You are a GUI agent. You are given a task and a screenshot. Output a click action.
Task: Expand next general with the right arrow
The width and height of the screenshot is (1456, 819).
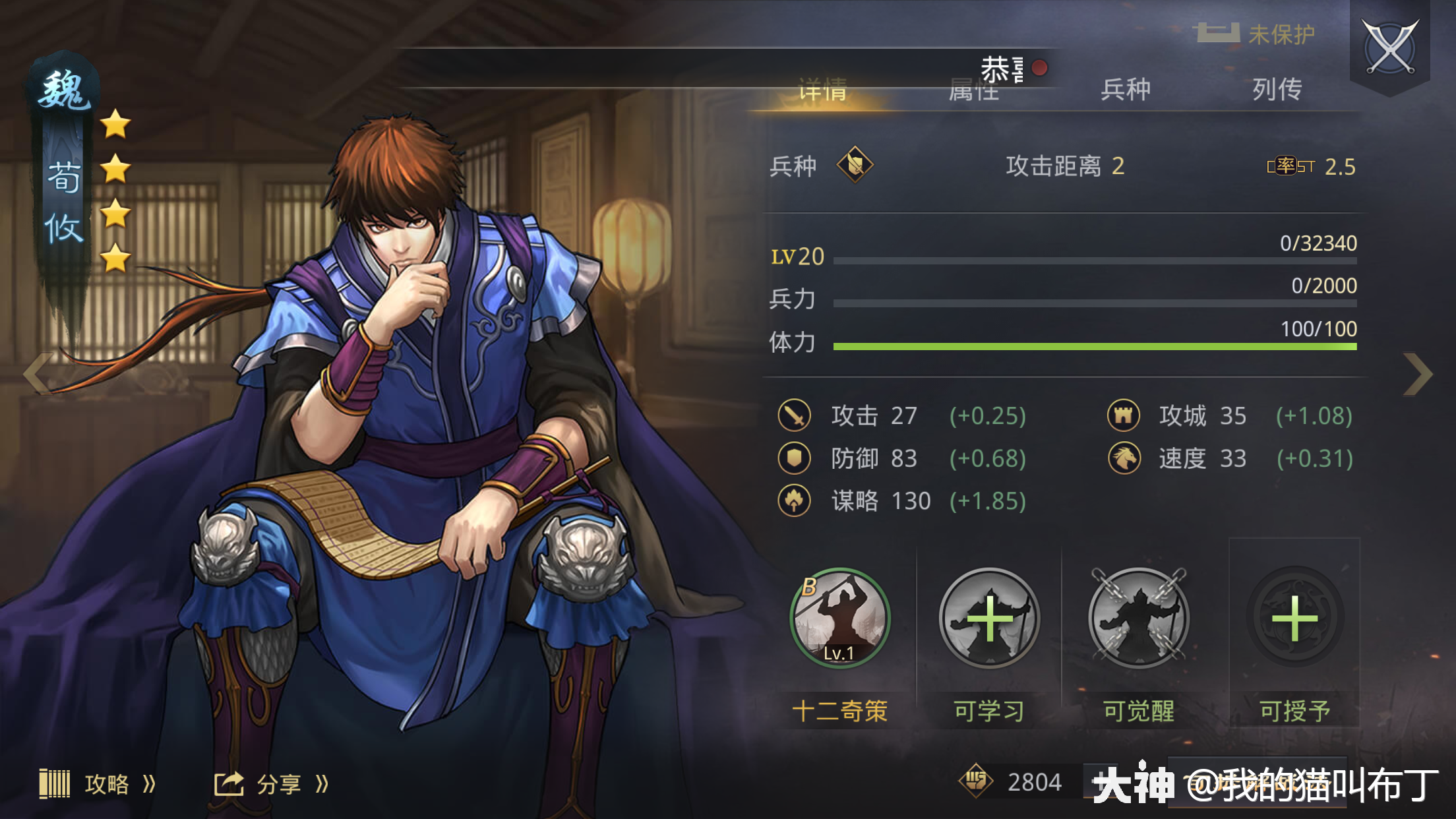point(1419,375)
